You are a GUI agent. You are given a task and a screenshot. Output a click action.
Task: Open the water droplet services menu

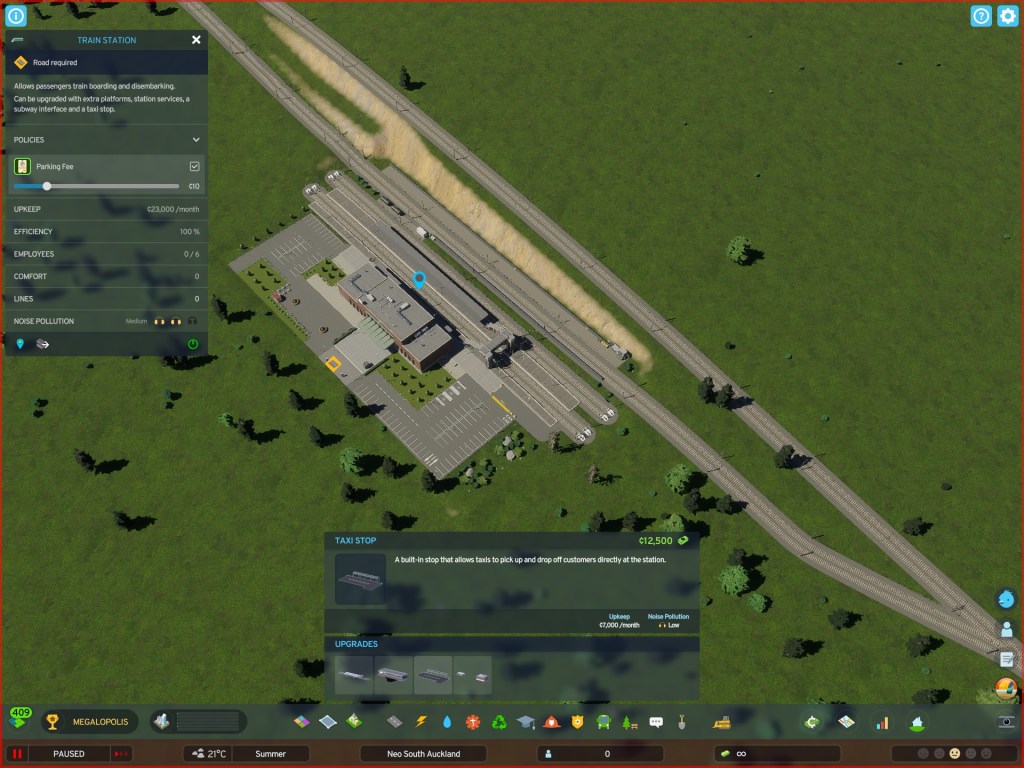pyautogui.click(x=447, y=721)
